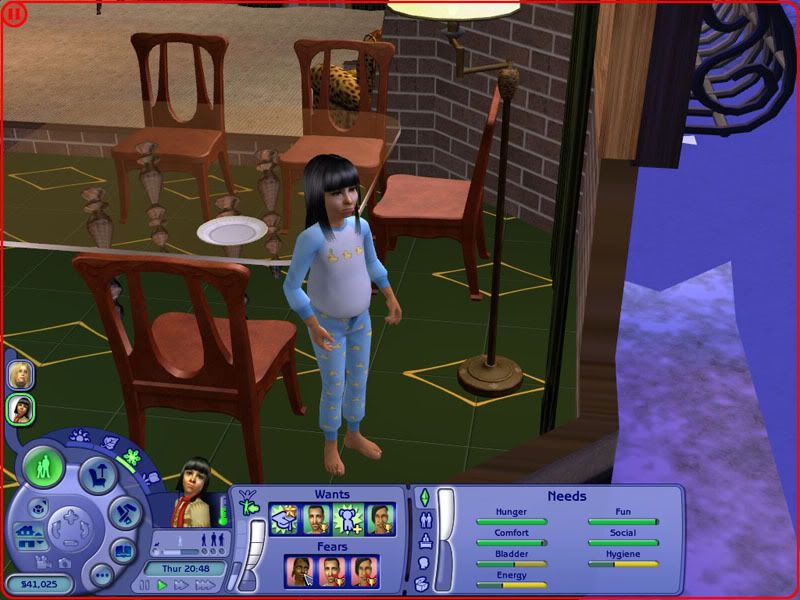This screenshot has width=800, height=600.
Task: Select the teddy bear want
Action: point(347,520)
